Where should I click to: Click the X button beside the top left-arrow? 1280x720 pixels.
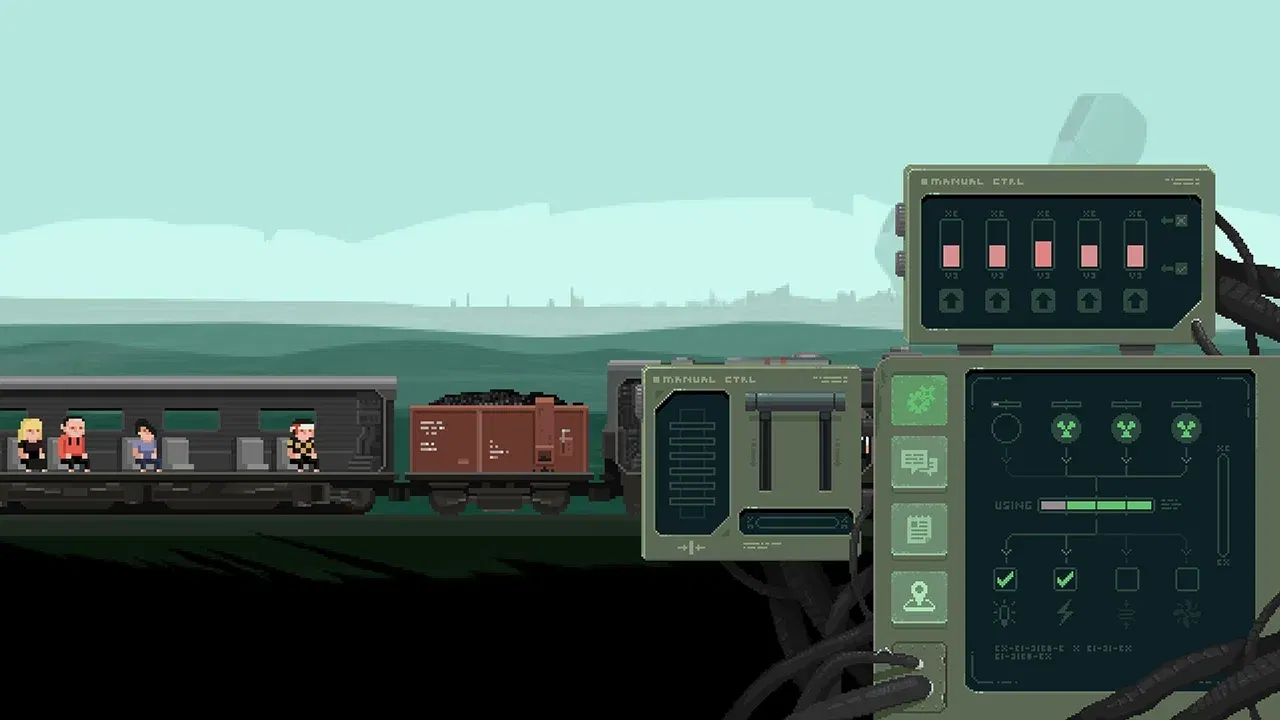pyautogui.click(x=1181, y=222)
